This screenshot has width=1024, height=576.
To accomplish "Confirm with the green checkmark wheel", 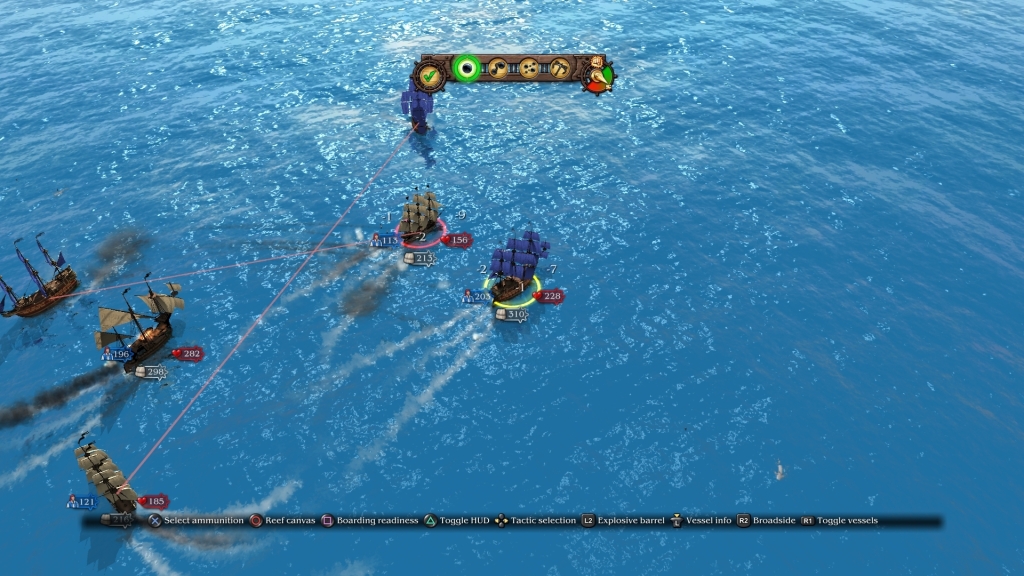I will (430, 74).
